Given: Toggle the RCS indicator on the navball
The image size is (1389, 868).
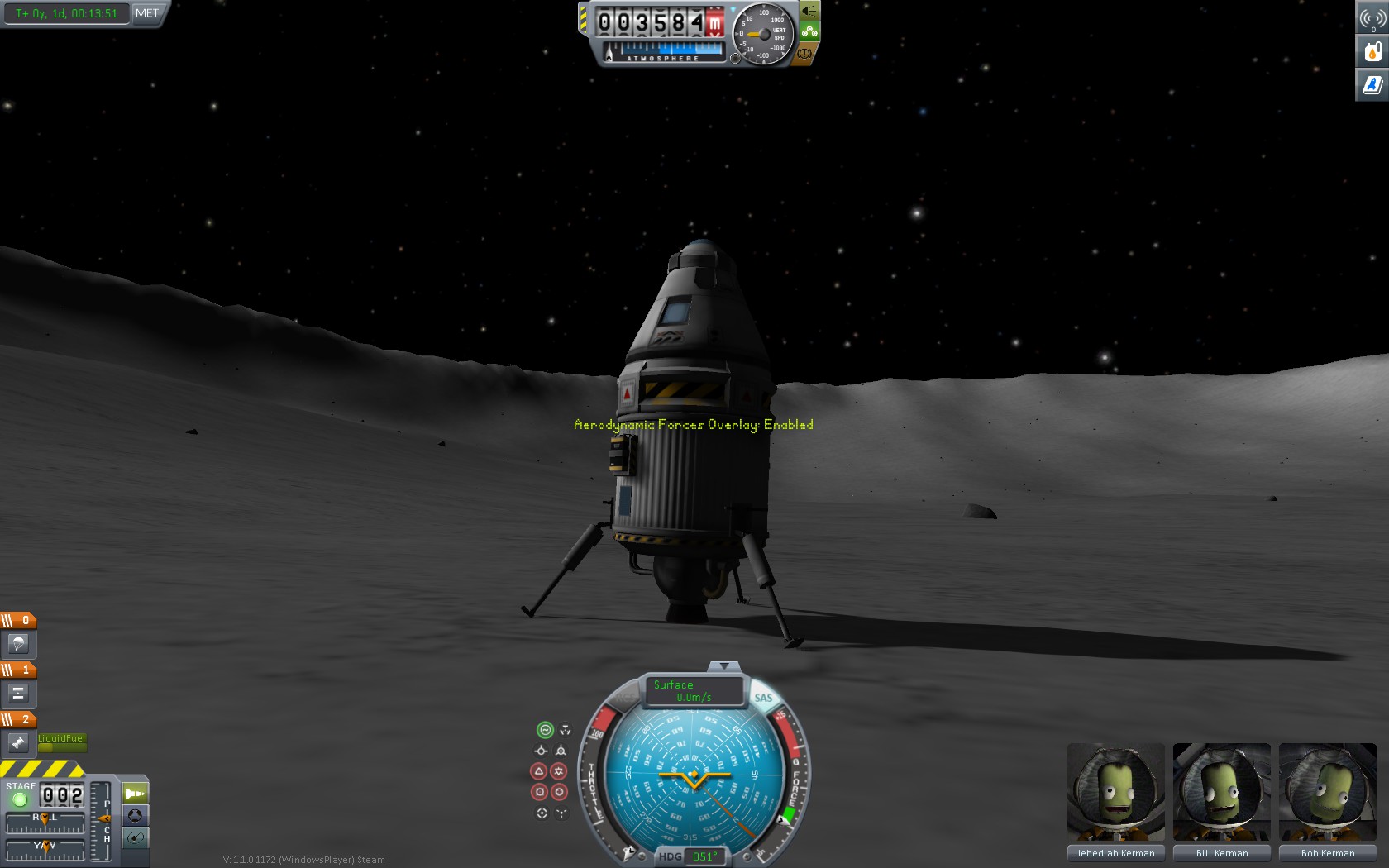Looking at the screenshot, I should [626, 699].
